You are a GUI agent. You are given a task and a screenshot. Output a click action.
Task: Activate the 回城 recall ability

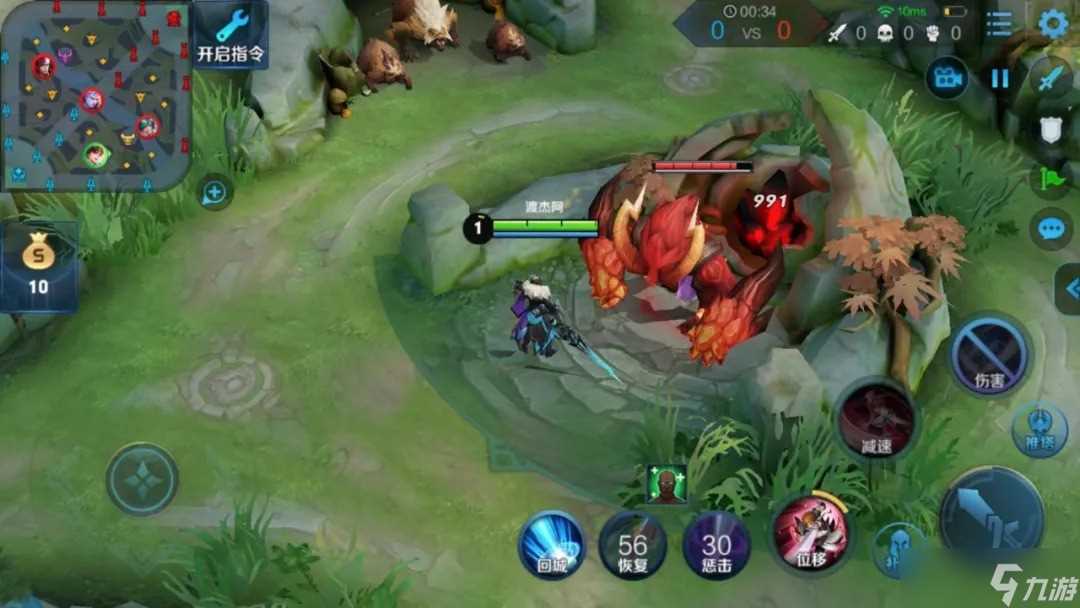click(x=551, y=545)
